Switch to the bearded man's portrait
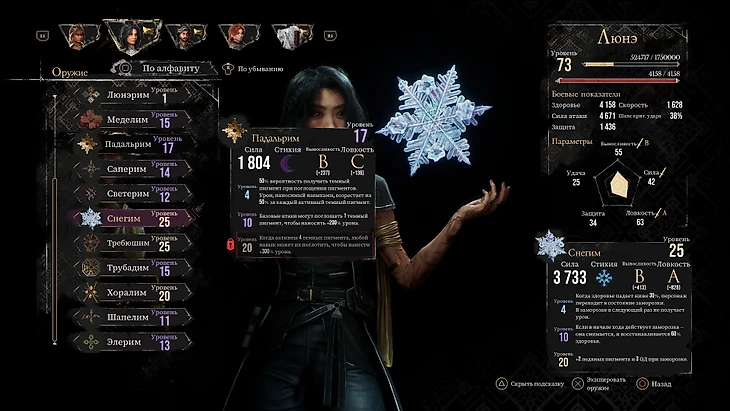Viewport: 730px width, 411px height. (181, 35)
